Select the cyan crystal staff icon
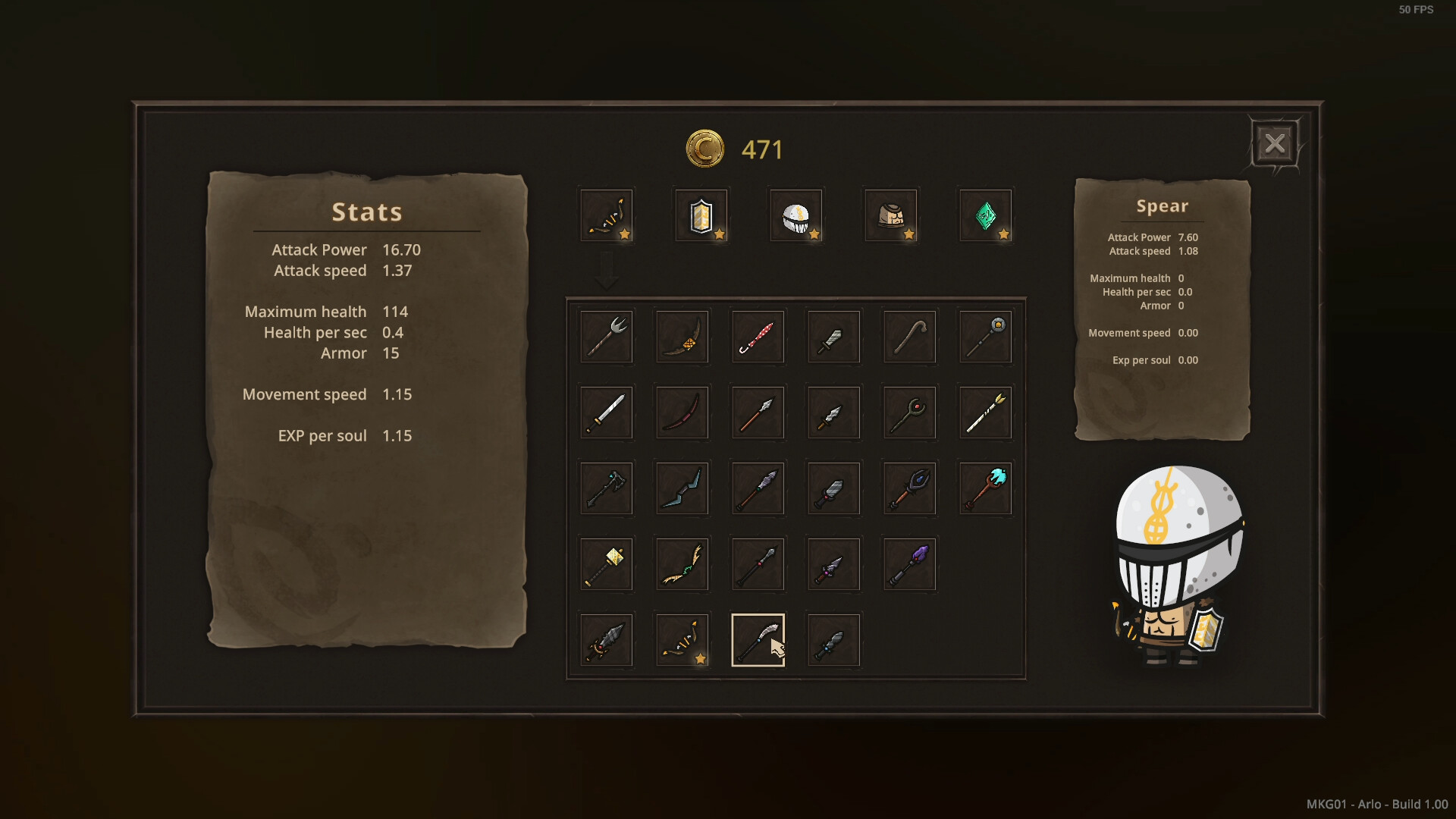 pos(985,488)
